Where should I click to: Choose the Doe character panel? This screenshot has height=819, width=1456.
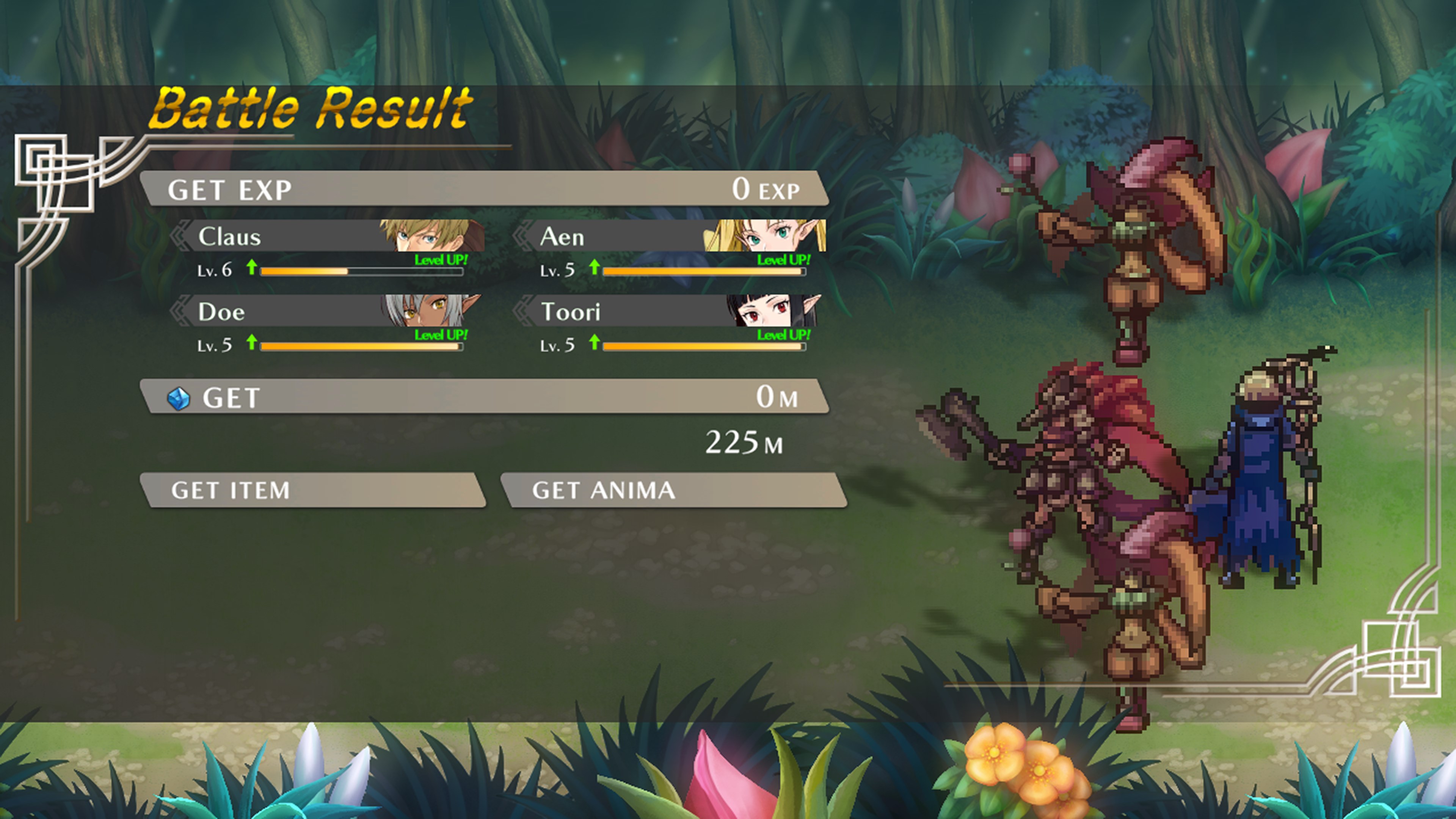(328, 311)
